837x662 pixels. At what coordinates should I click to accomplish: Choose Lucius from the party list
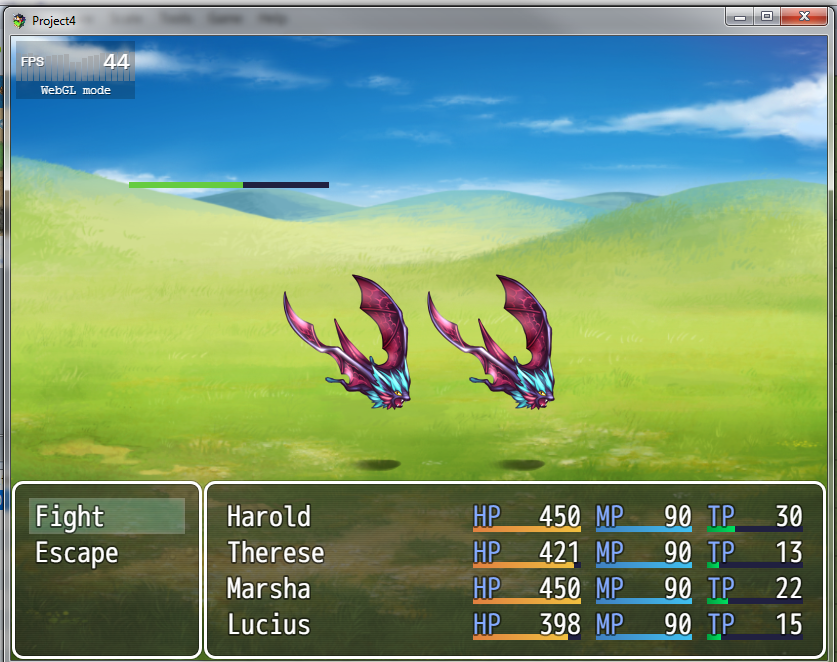(514, 625)
